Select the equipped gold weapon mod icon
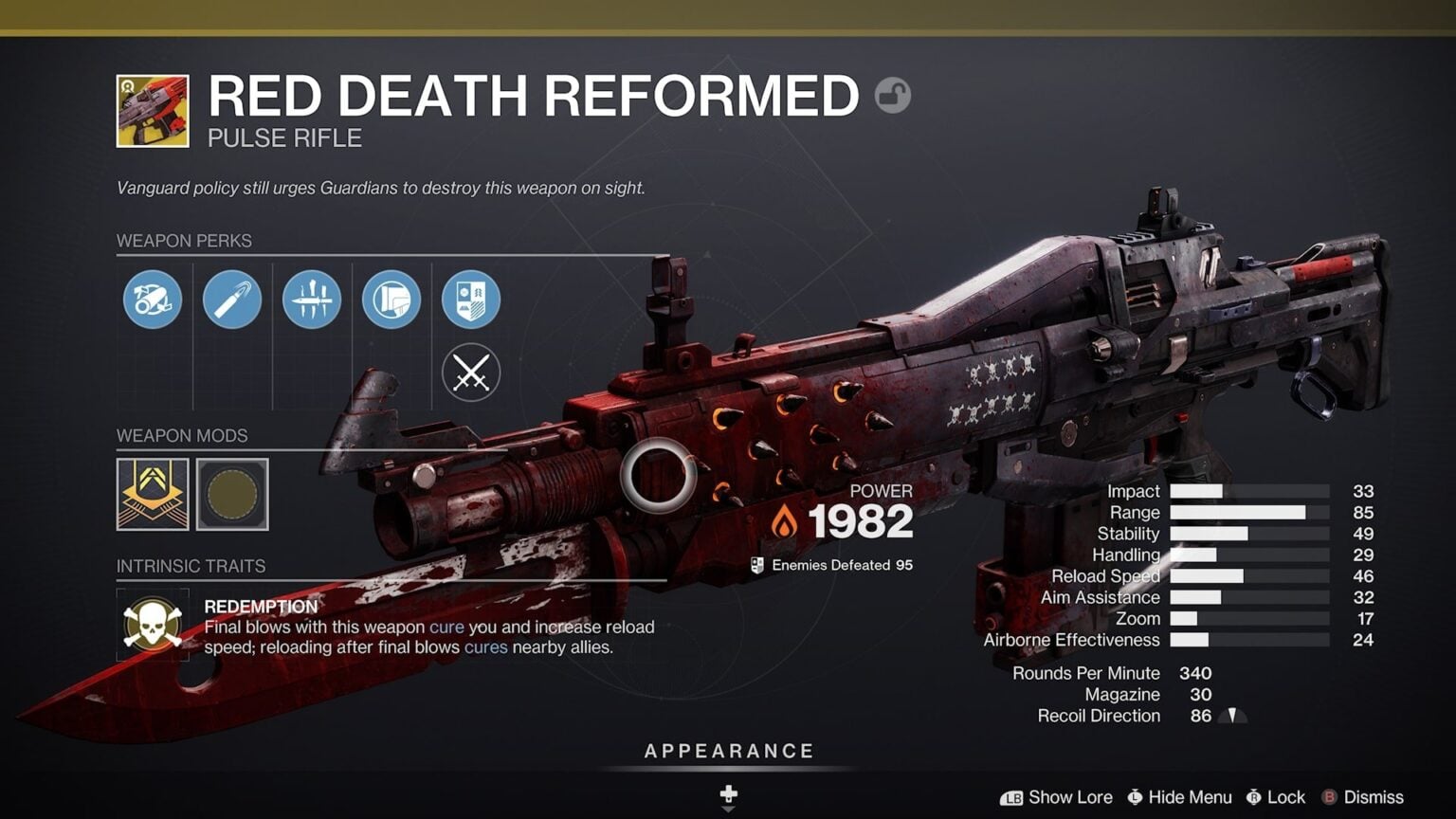The image size is (1456, 819). tap(152, 493)
